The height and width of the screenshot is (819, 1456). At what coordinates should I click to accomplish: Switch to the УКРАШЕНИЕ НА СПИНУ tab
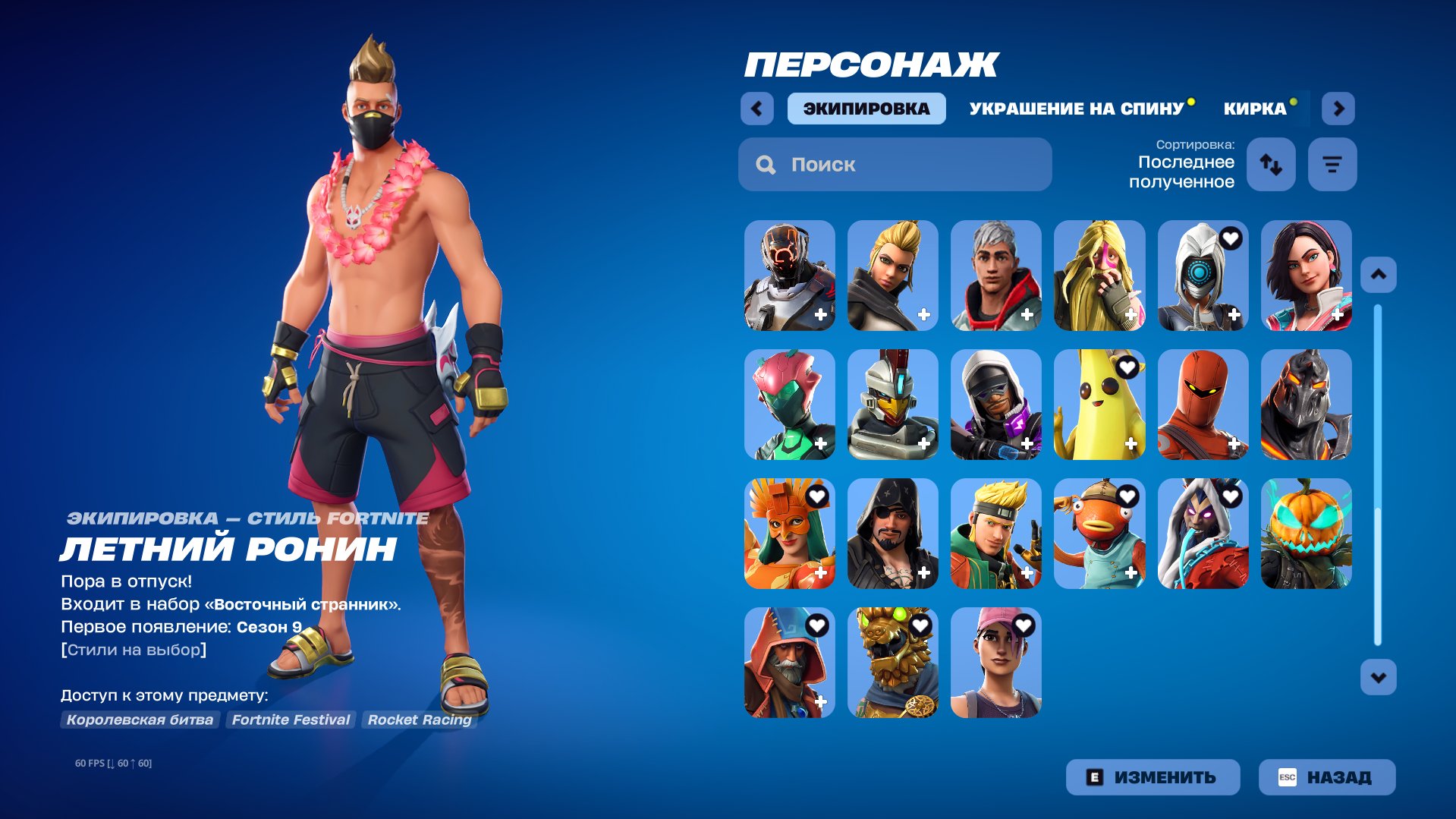coord(1076,108)
